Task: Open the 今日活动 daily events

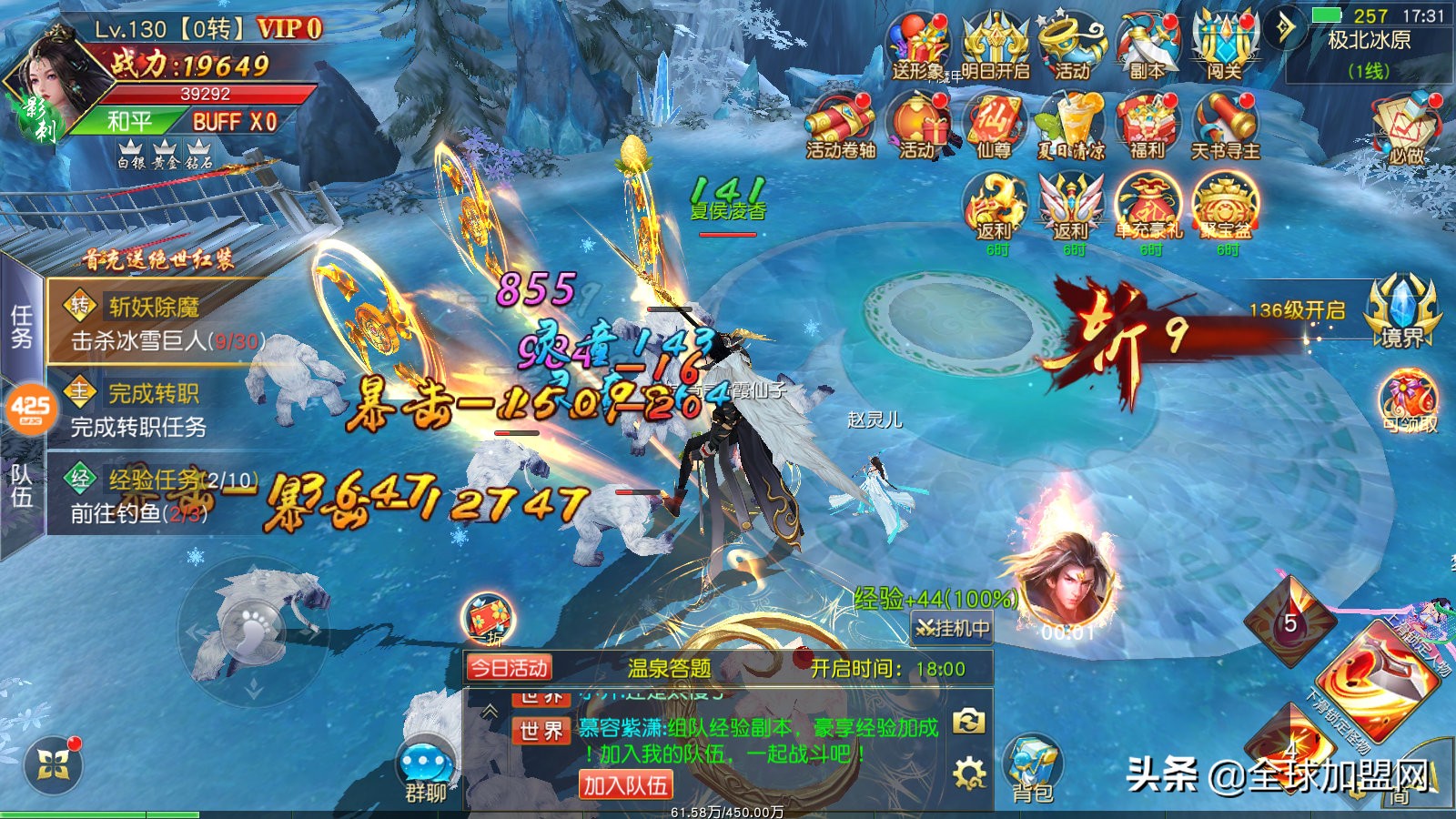Action: [509, 669]
